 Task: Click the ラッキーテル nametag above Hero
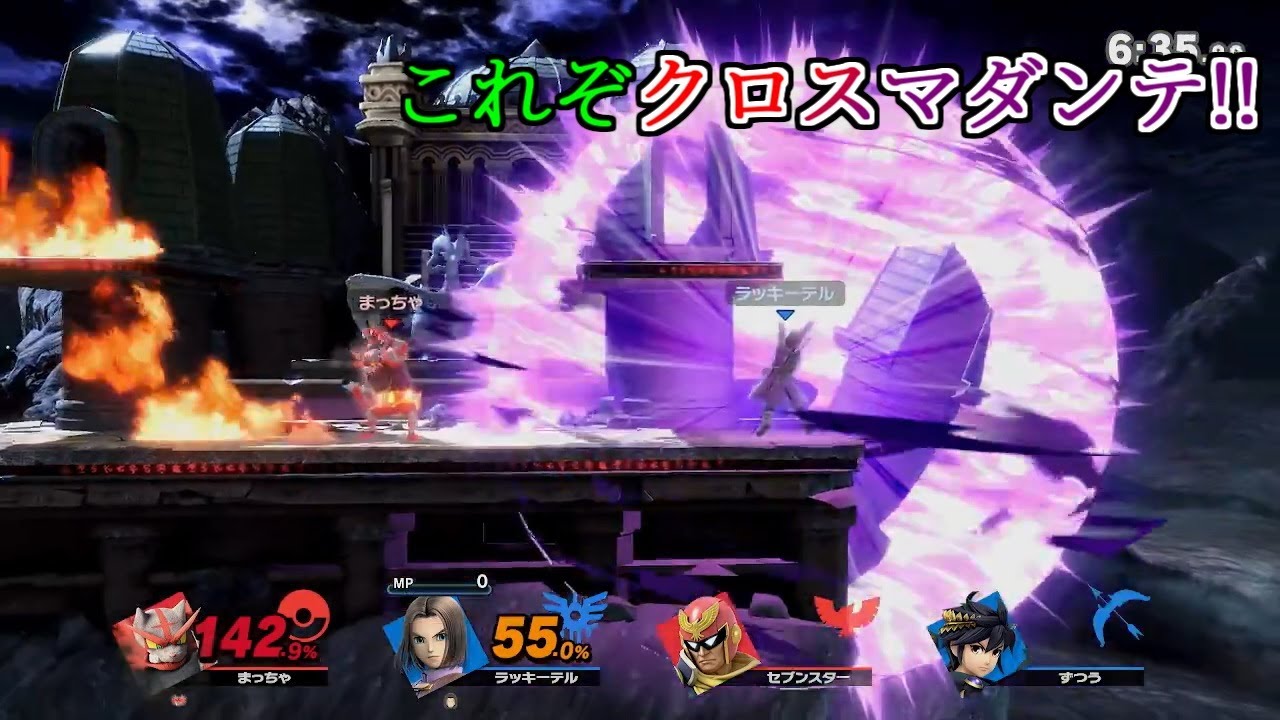tap(784, 292)
